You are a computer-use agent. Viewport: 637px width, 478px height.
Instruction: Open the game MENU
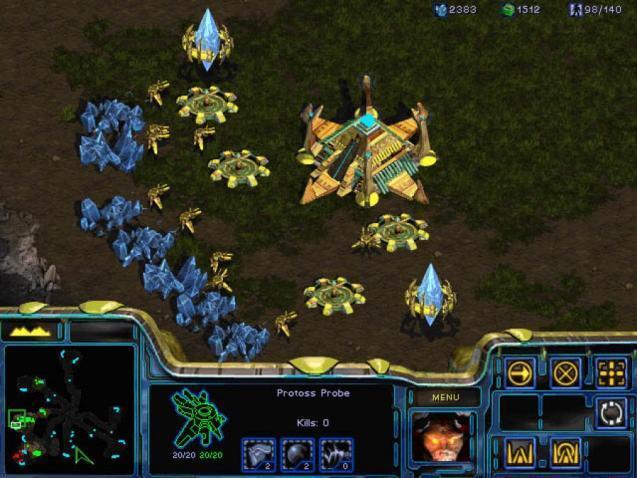(x=445, y=397)
